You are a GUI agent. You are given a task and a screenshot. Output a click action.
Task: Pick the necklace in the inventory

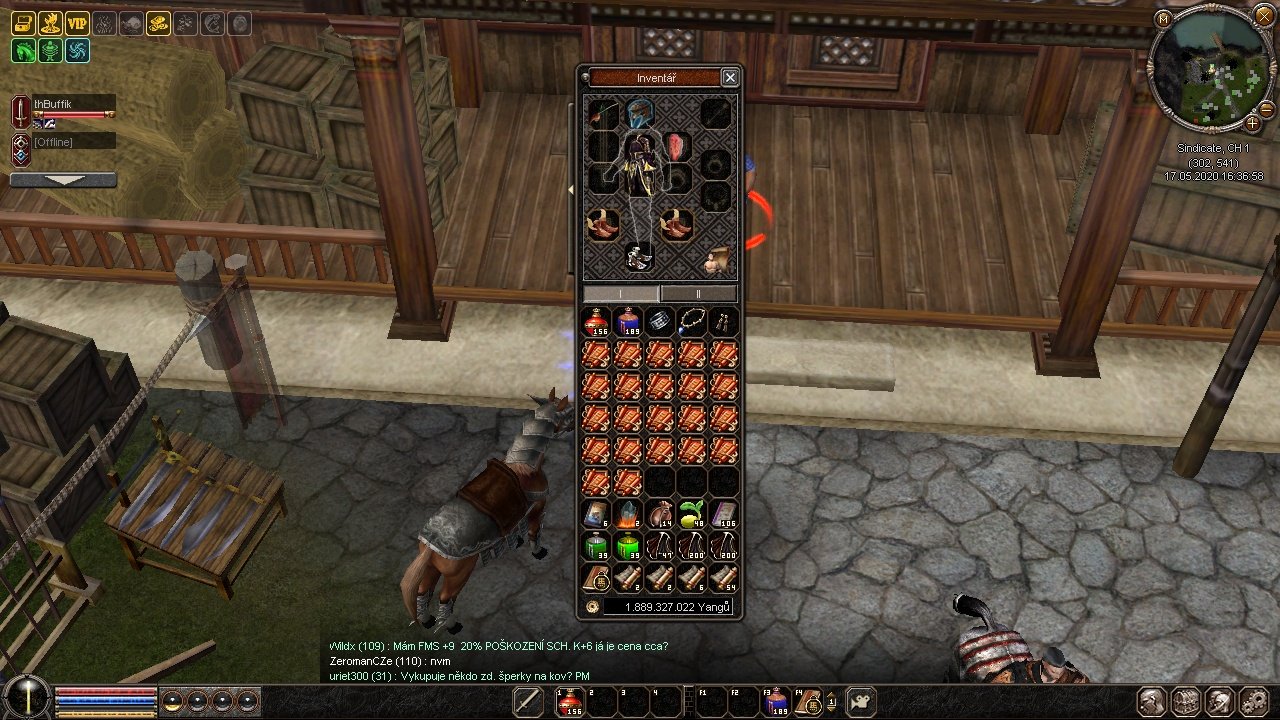692,322
